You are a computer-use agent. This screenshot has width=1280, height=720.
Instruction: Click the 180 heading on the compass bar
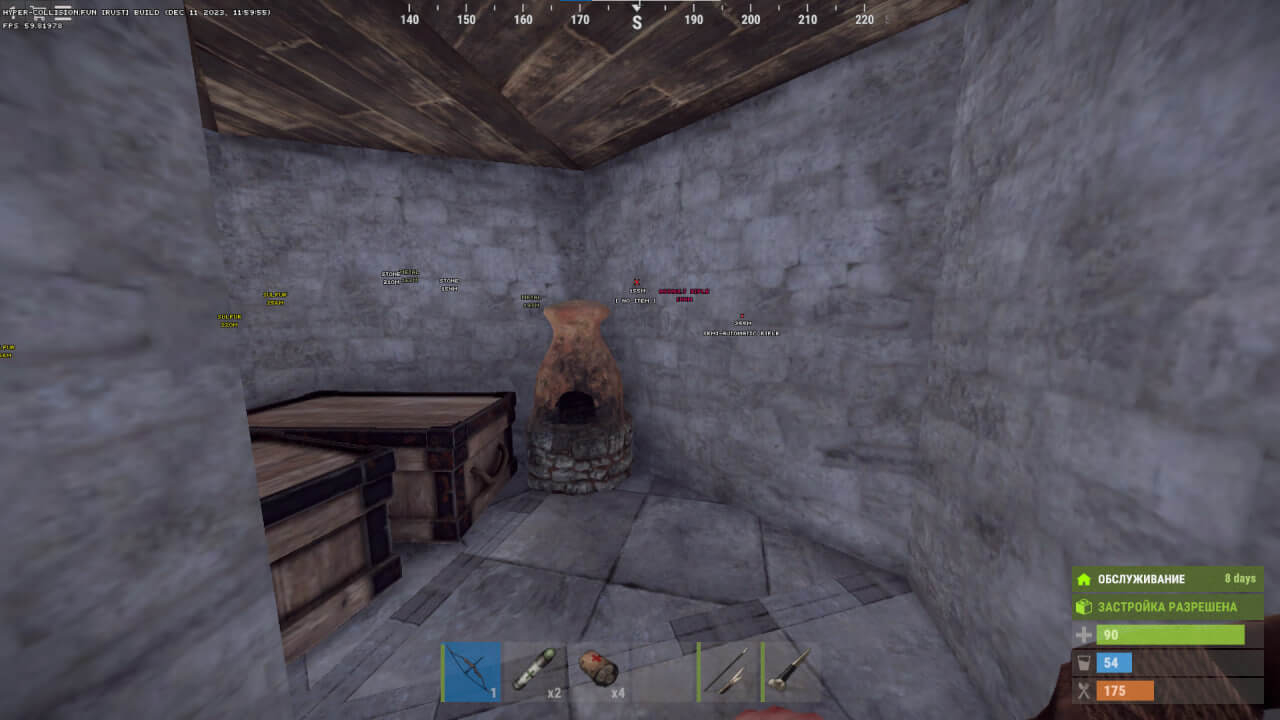click(x=636, y=19)
